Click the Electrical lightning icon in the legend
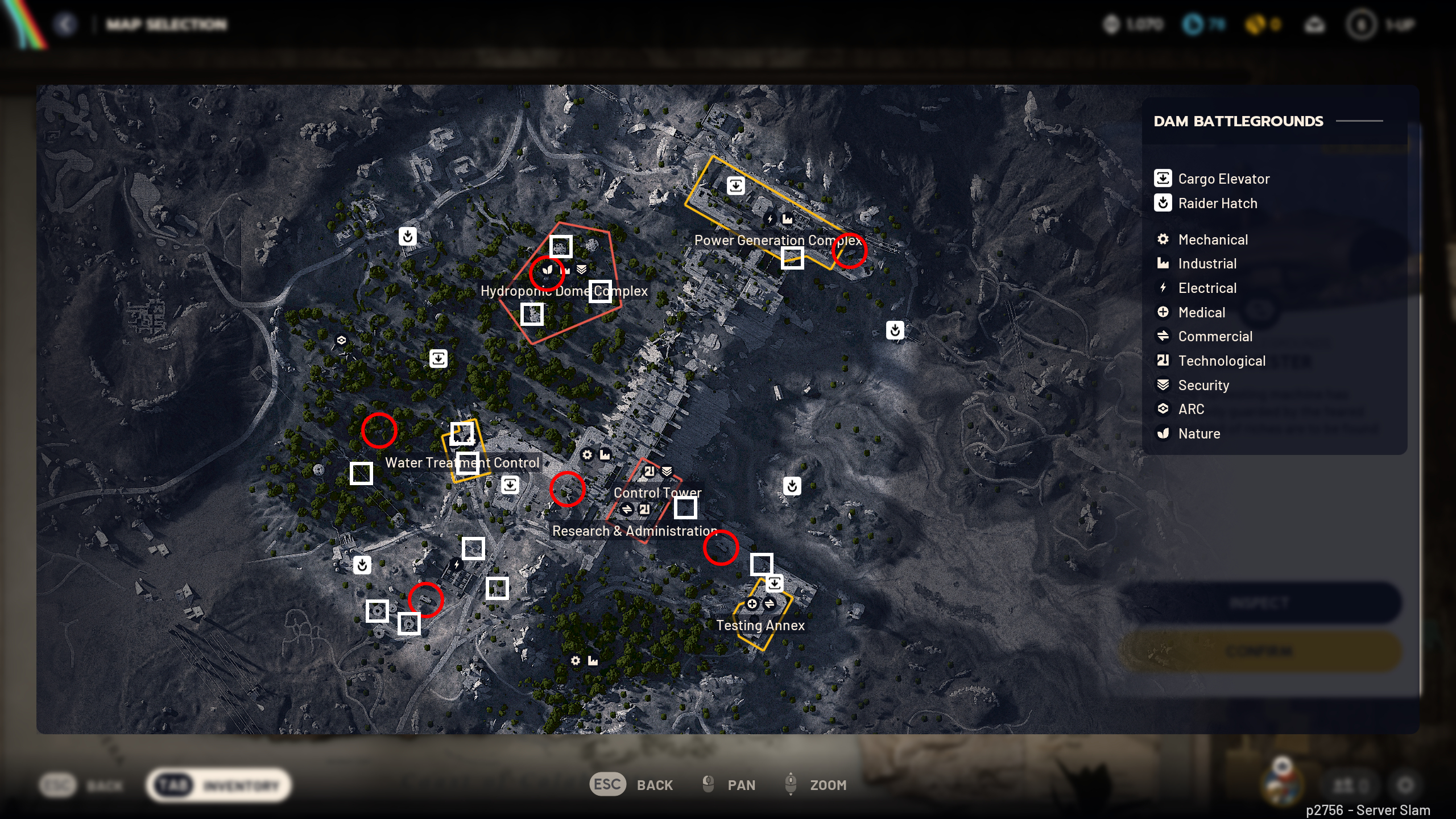The image size is (1456, 819). pos(1164,288)
